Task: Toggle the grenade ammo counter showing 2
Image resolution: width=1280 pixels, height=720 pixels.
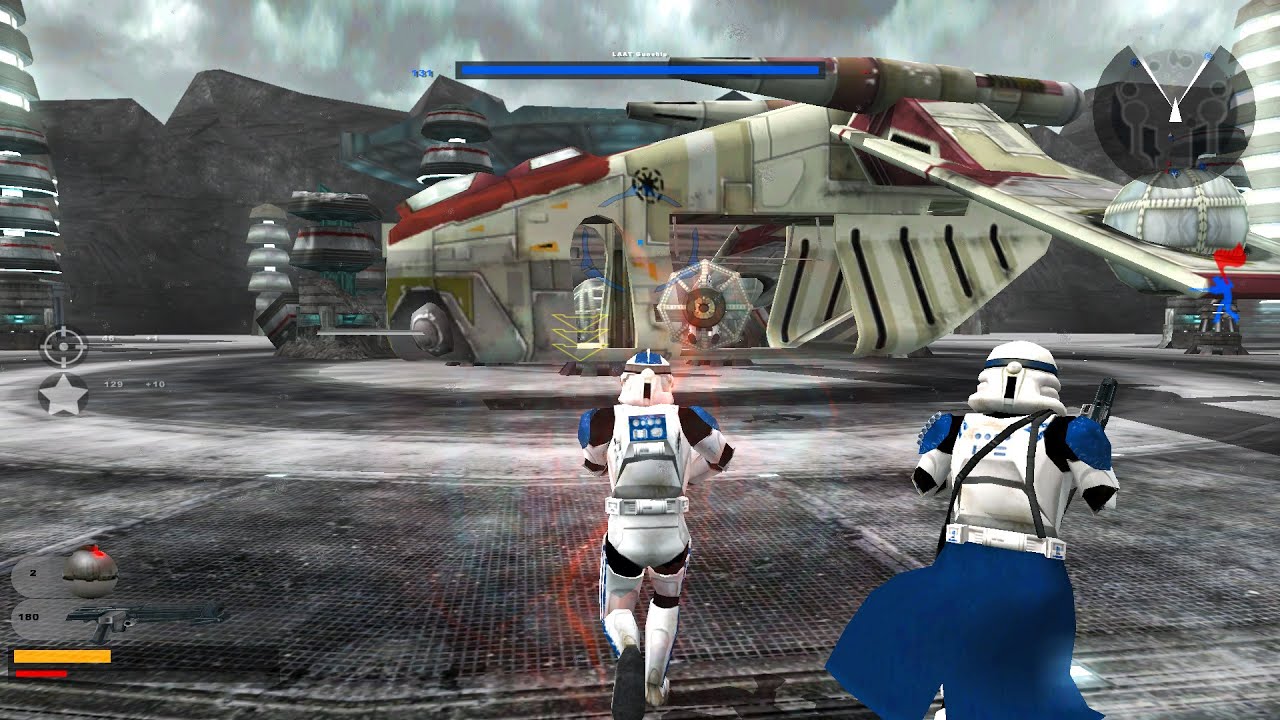Action: click(x=33, y=571)
